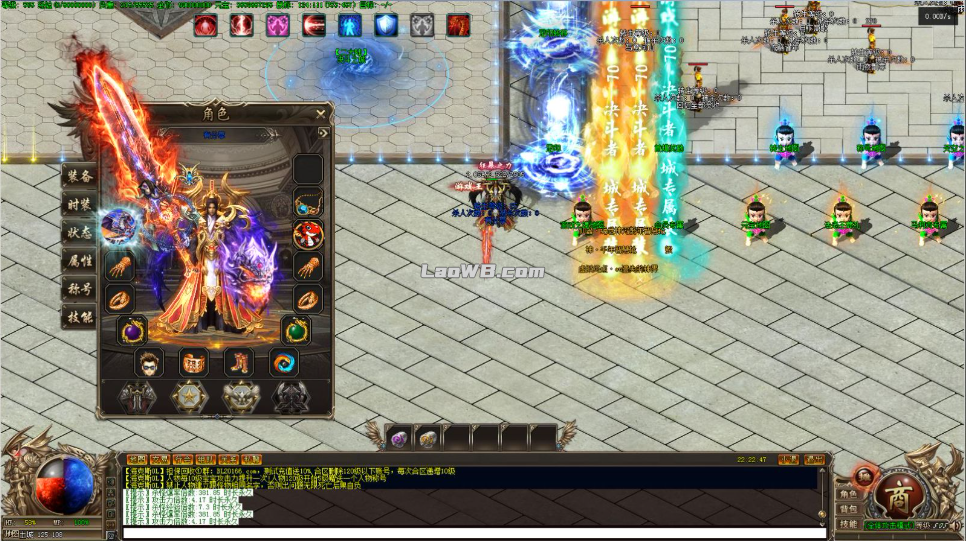
Task: Switch to the 称号 title tab
Action: coord(80,288)
